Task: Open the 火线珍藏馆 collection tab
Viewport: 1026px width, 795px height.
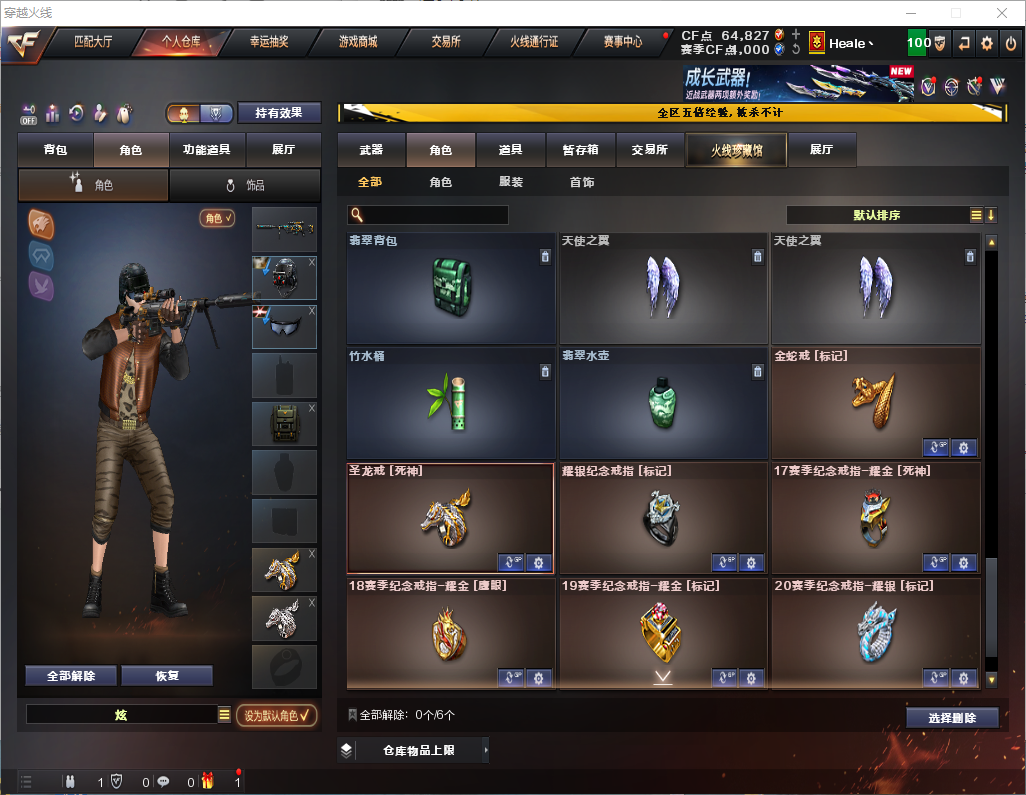Action: tap(736, 150)
